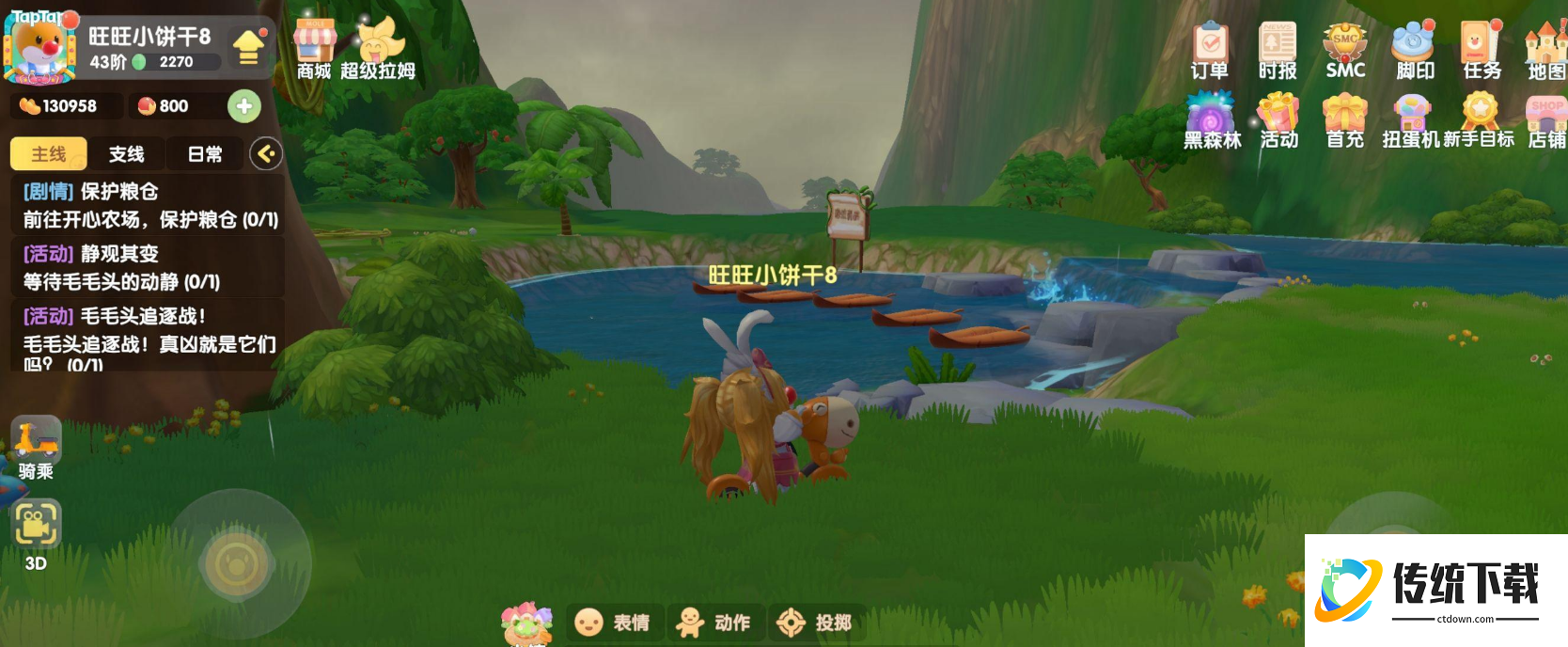Click the green plus to add currency
This screenshot has width=1568, height=647.
(244, 106)
